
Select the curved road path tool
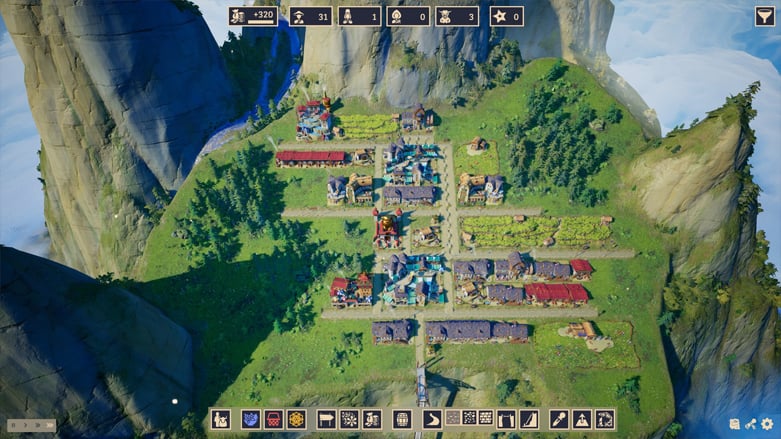pyautogui.click(x=432, y=419)
